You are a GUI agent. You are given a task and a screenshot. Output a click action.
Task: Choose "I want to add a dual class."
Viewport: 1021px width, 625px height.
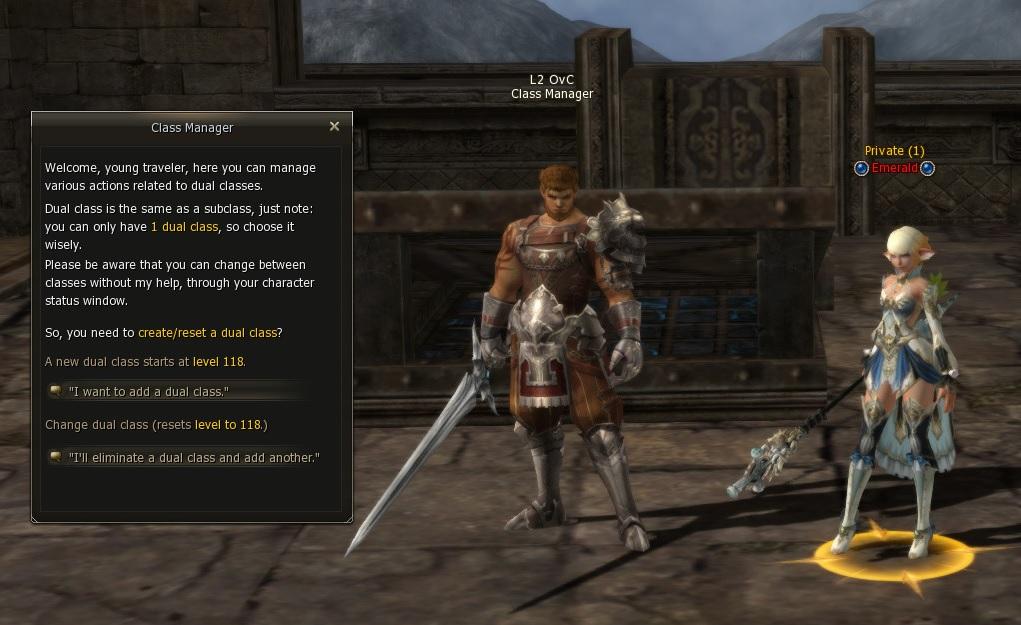click(x=148, y=391)
